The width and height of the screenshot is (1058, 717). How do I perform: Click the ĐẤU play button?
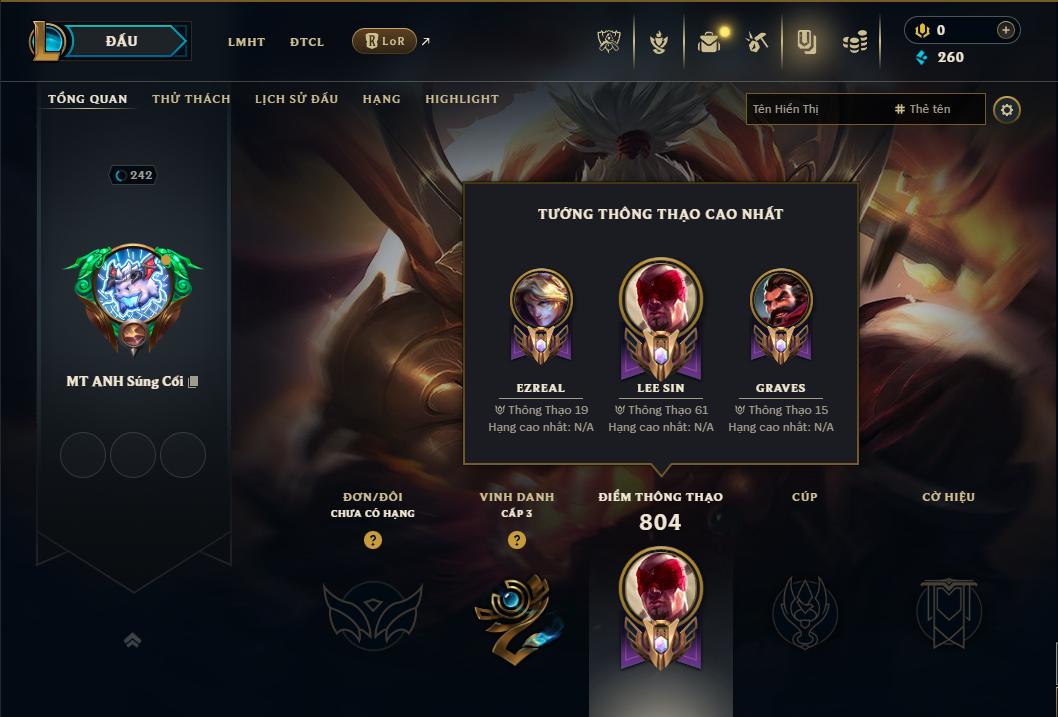click(x=120, y=41)
